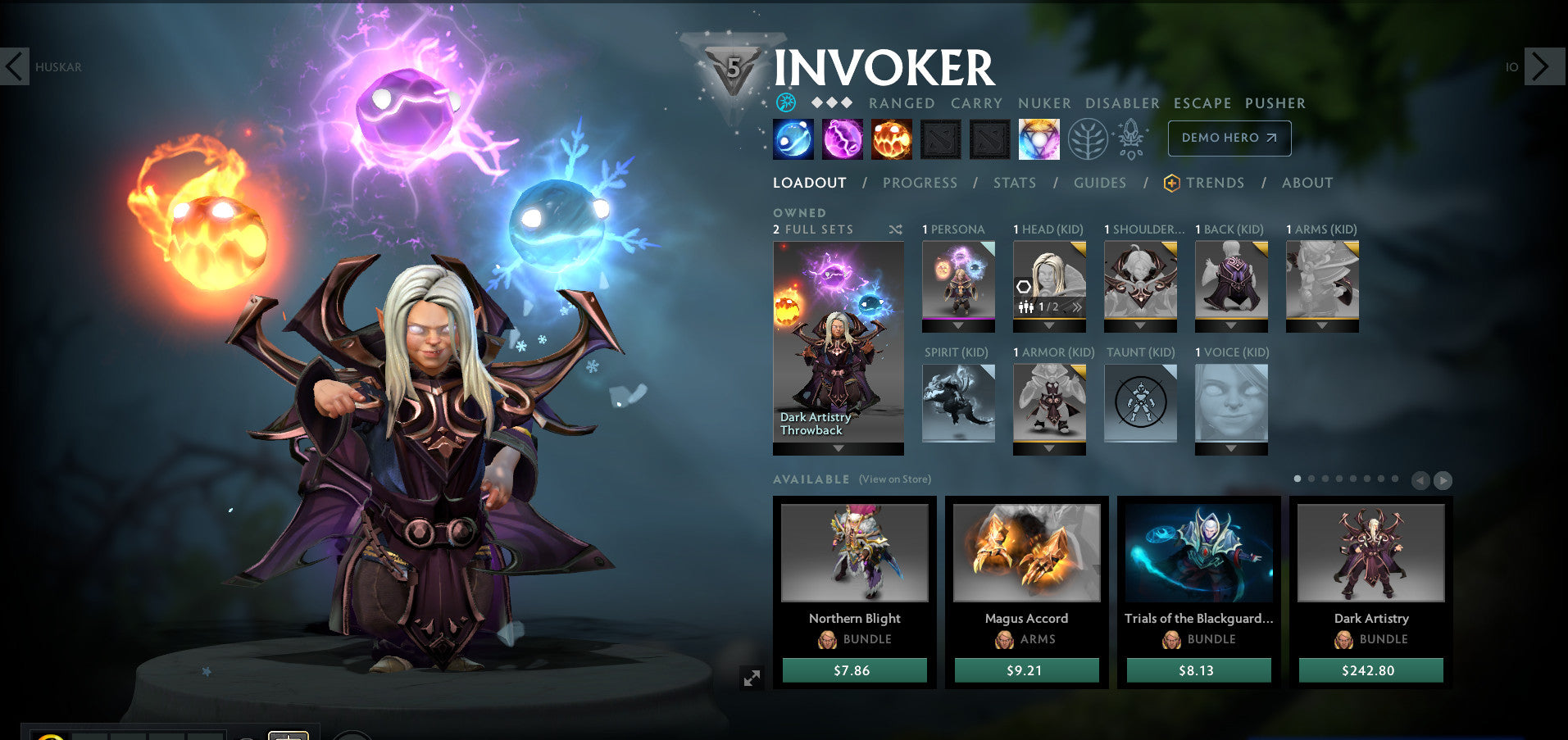Select the Exort ability icon
The height and width of the screenshot is (740, 1568).
coord(891,138)
